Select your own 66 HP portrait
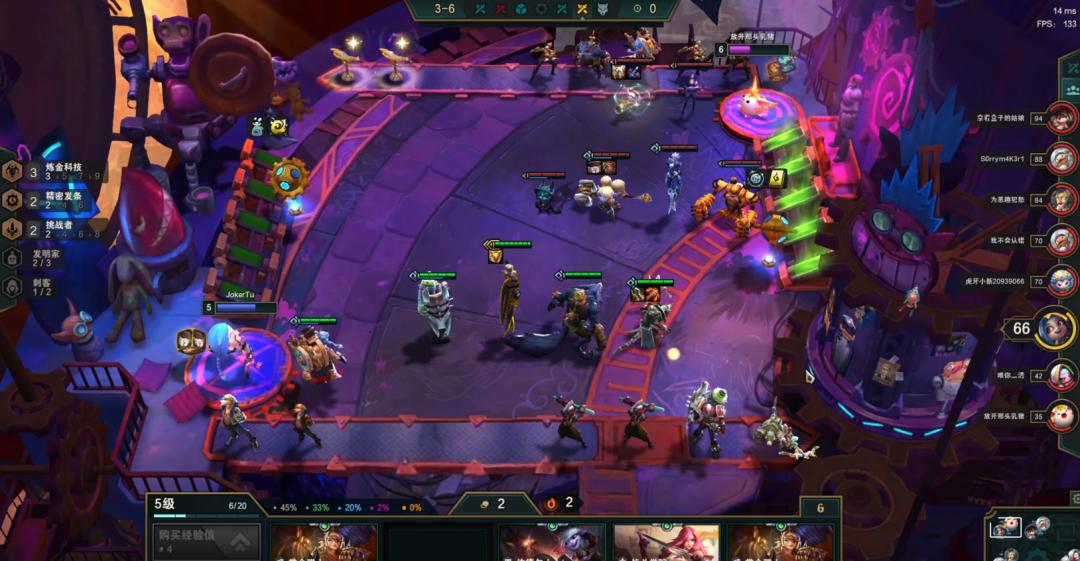 coord(1054,328)
